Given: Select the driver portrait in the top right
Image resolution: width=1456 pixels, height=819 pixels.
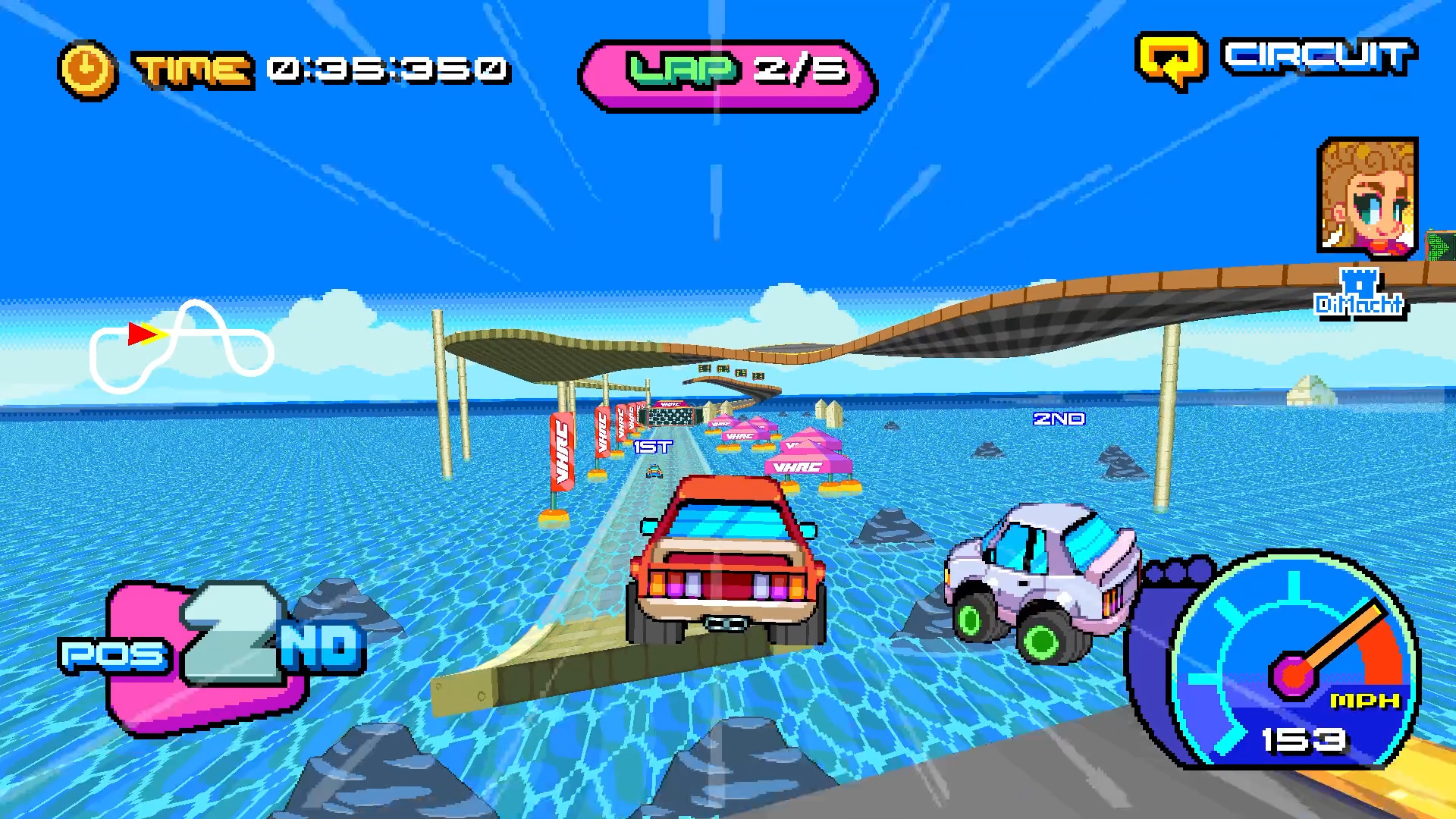Looking at the screenshot, I should click(1370, 196).
